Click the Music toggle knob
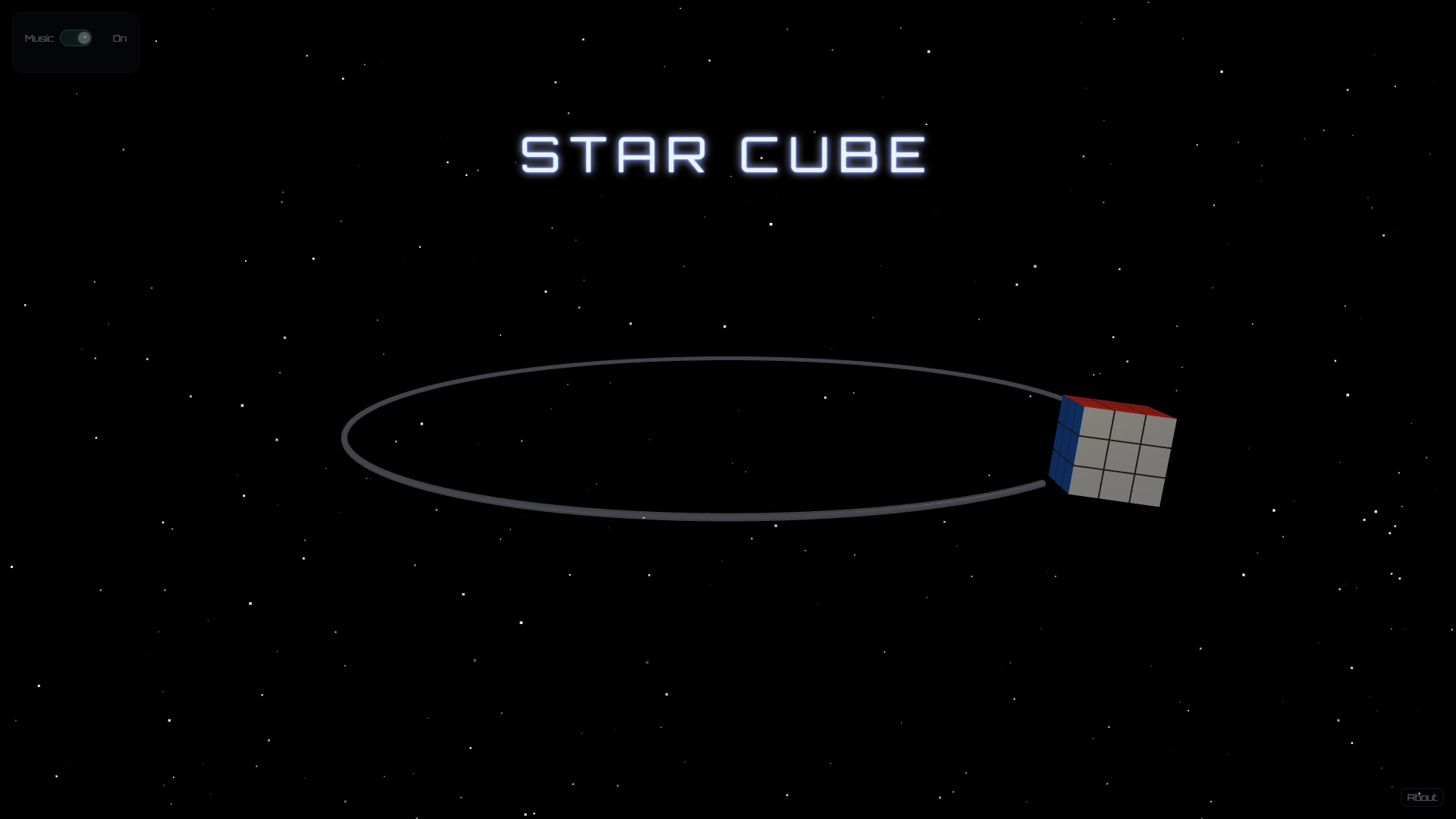1456x819 pixels. (x=83, y=37)
